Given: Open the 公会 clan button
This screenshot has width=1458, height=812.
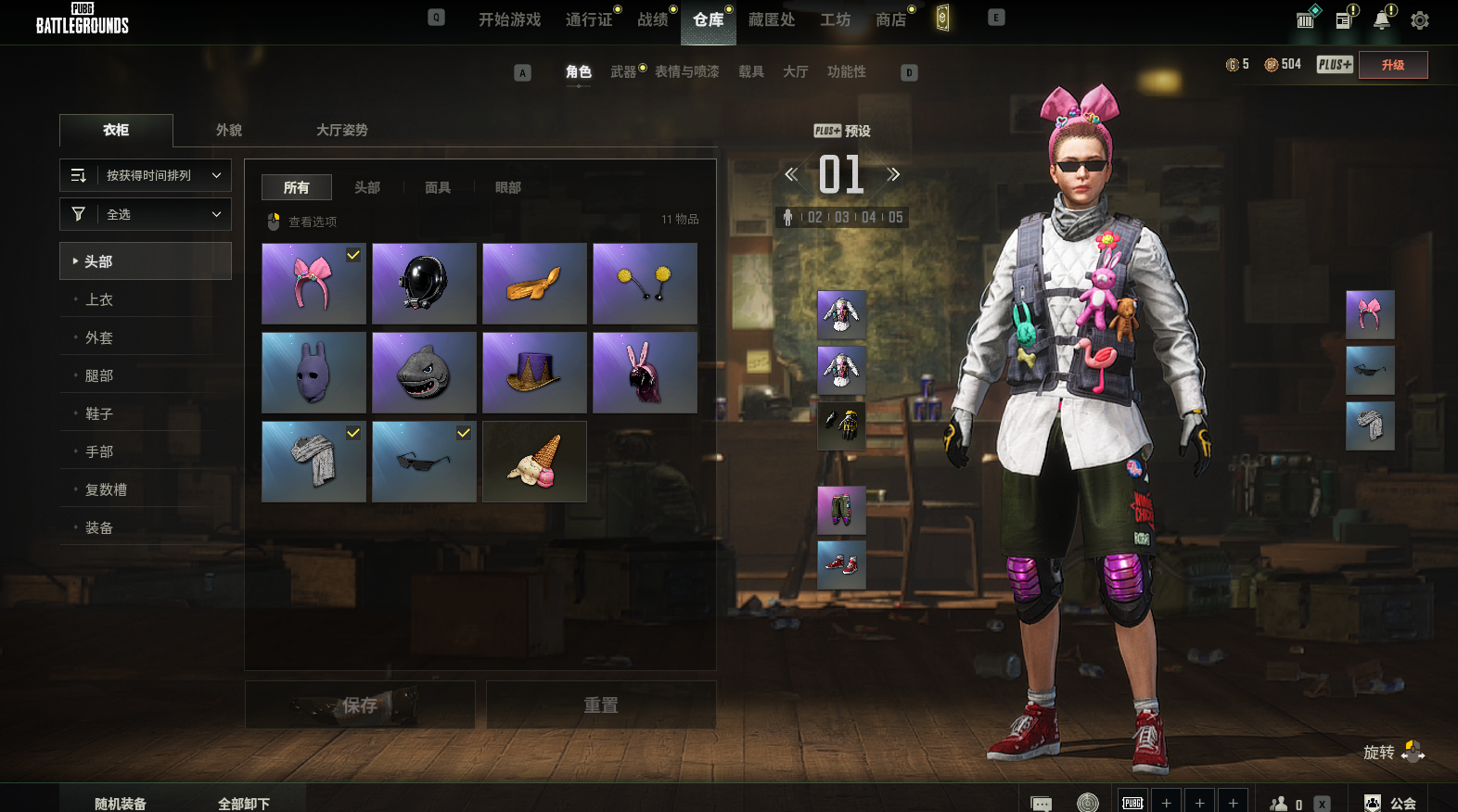Looking at the screenshot, I should pos(1390,803).
